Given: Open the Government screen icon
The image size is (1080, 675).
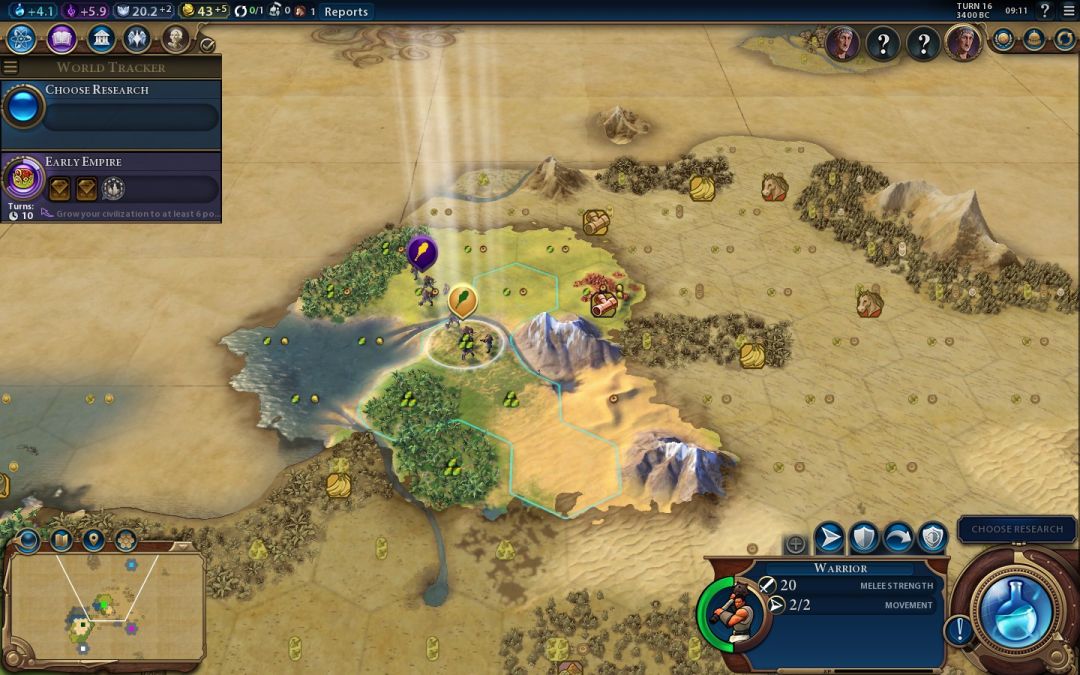Looking at the screenshot, I should click(x=100, y=39).
